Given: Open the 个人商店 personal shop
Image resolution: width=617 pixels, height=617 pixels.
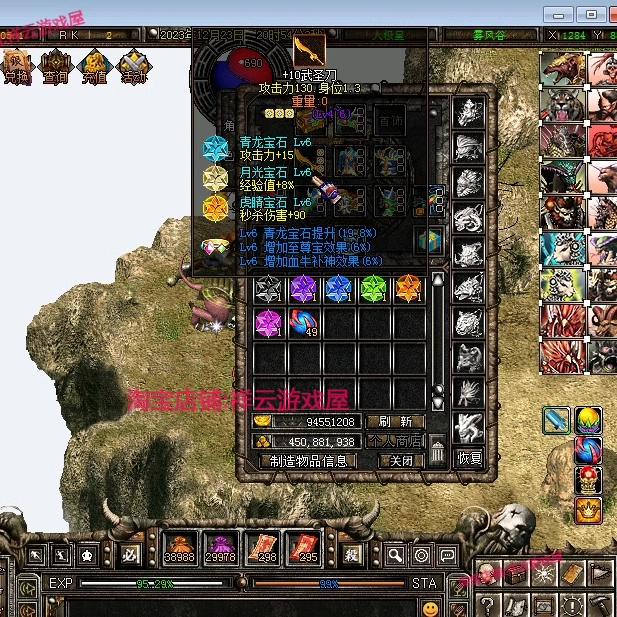Looking at the screenshot, I should tap(394, 441).
